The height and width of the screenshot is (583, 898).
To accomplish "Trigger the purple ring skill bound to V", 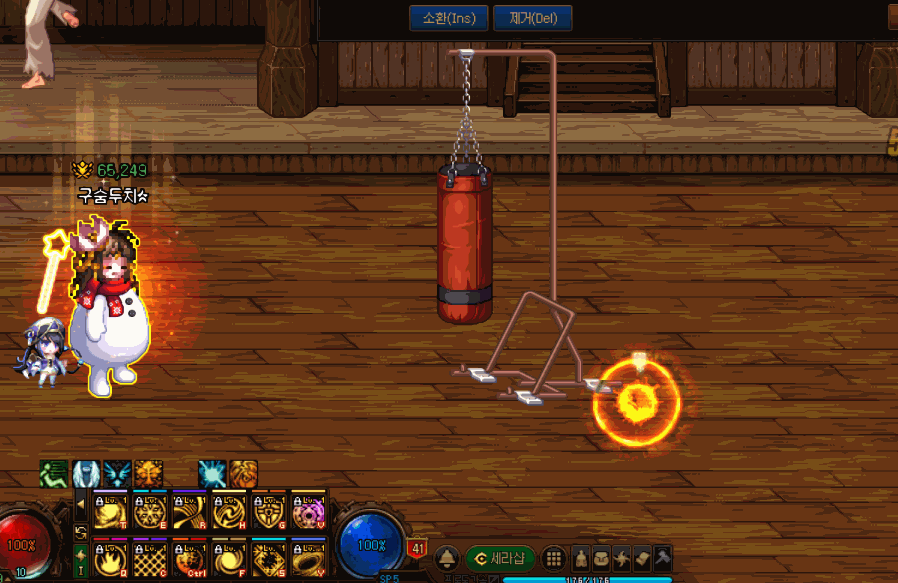I will (x=308, y=510).
